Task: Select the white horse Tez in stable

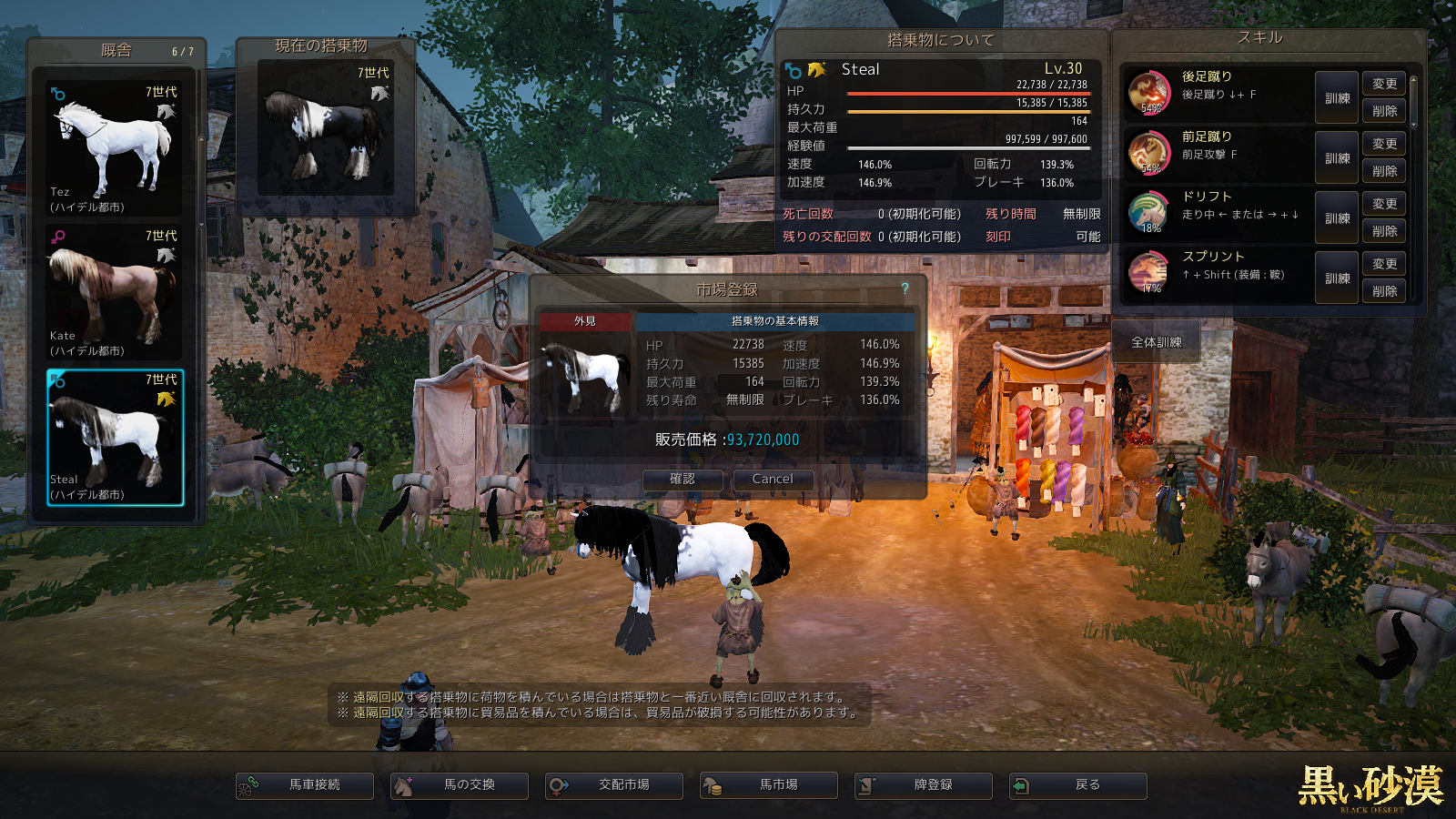Action: click(114, 147)
